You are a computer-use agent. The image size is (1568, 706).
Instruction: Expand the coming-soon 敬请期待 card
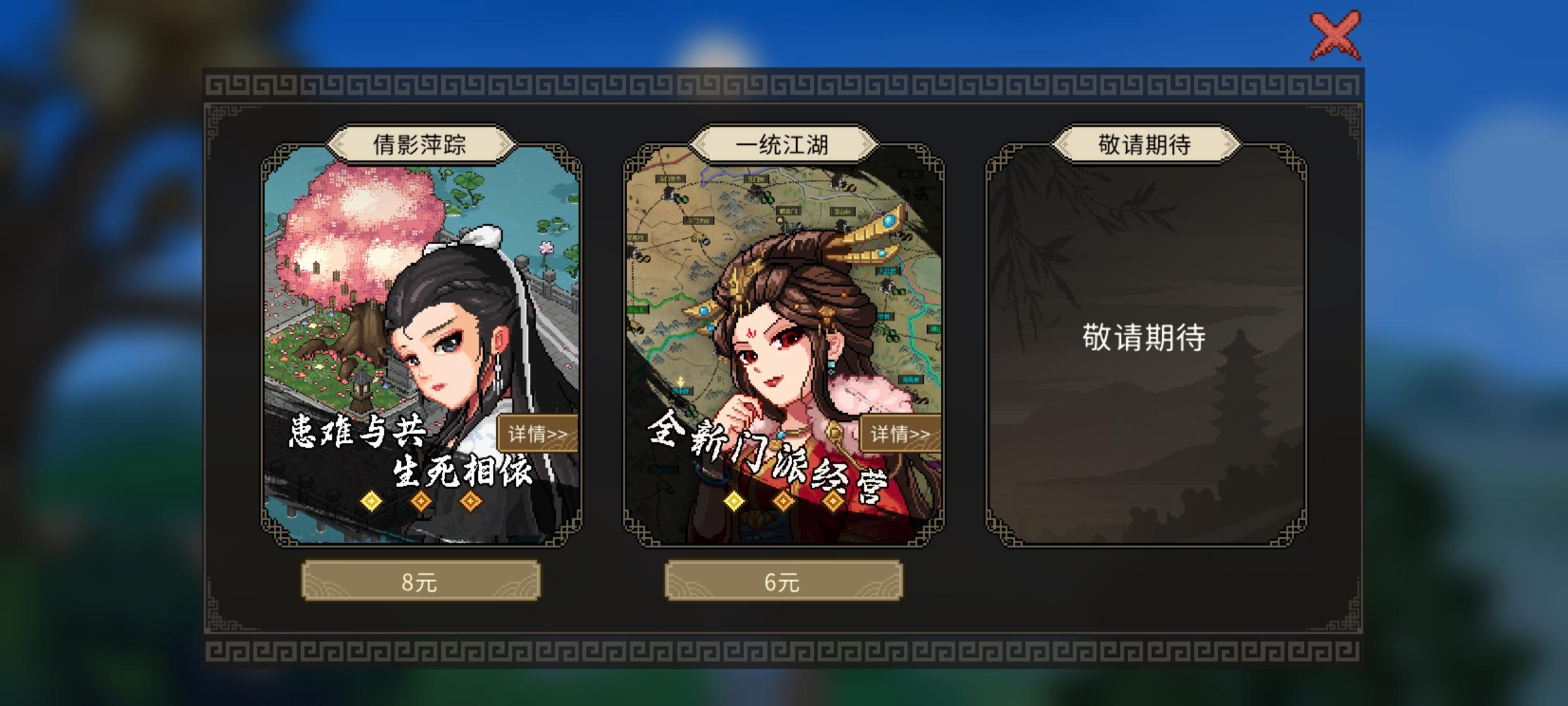coord(1144,354)
